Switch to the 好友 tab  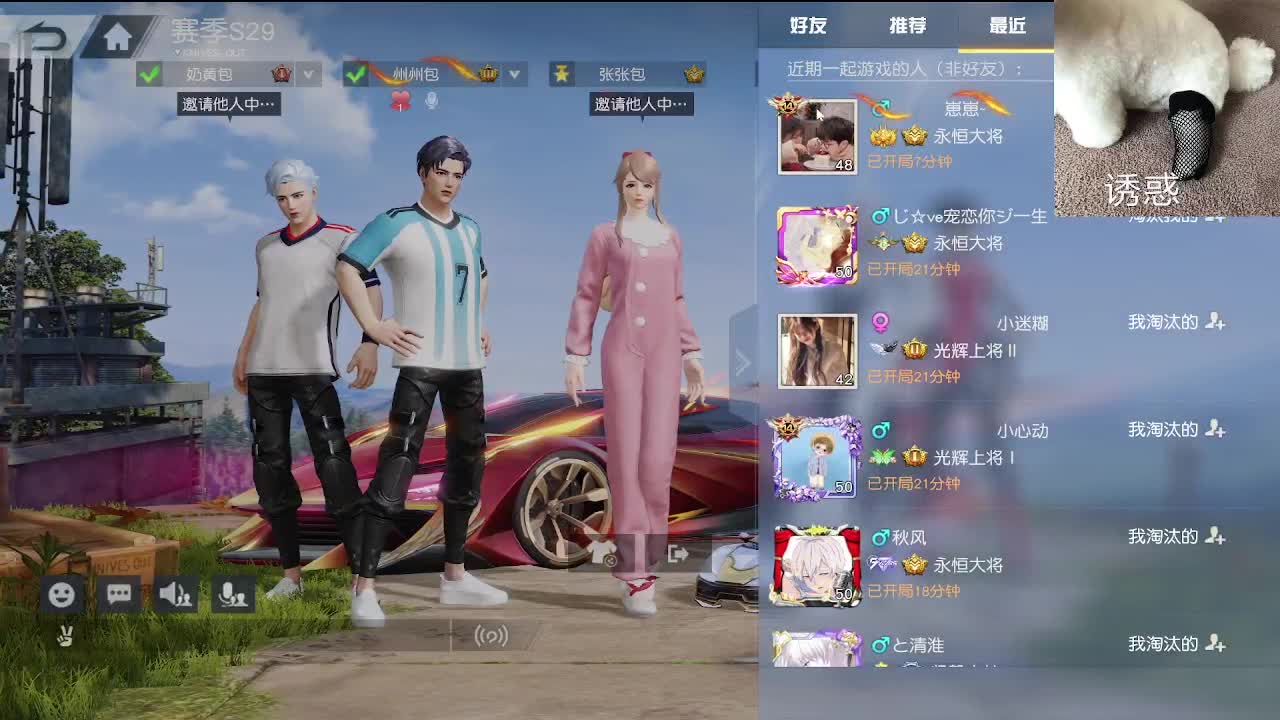[806, 27]
